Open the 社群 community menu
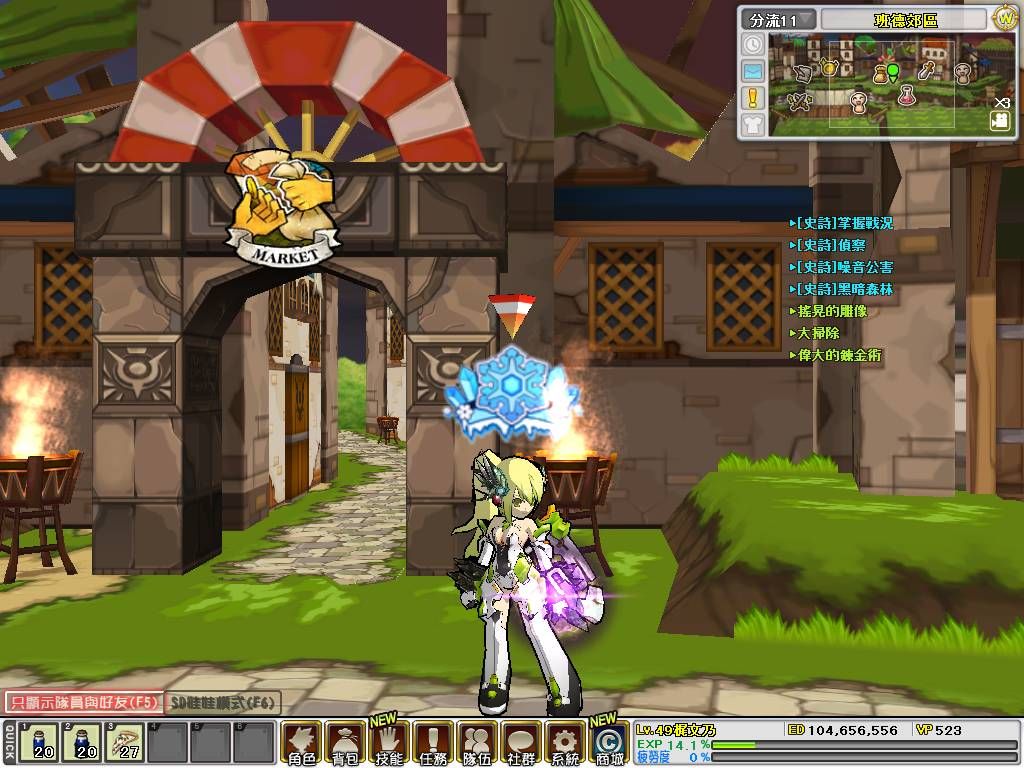Image resolution: width=1024 pixels, height=768 pixels. 521,743
